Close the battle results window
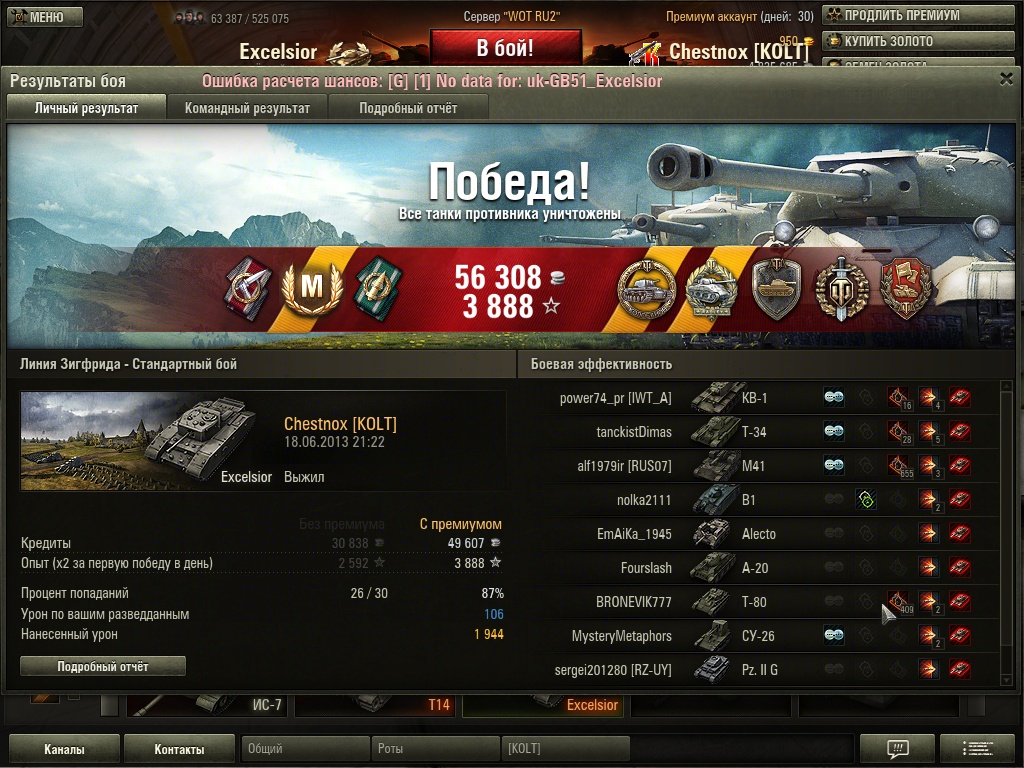The image size is (1024, 768). point(1006,80)
